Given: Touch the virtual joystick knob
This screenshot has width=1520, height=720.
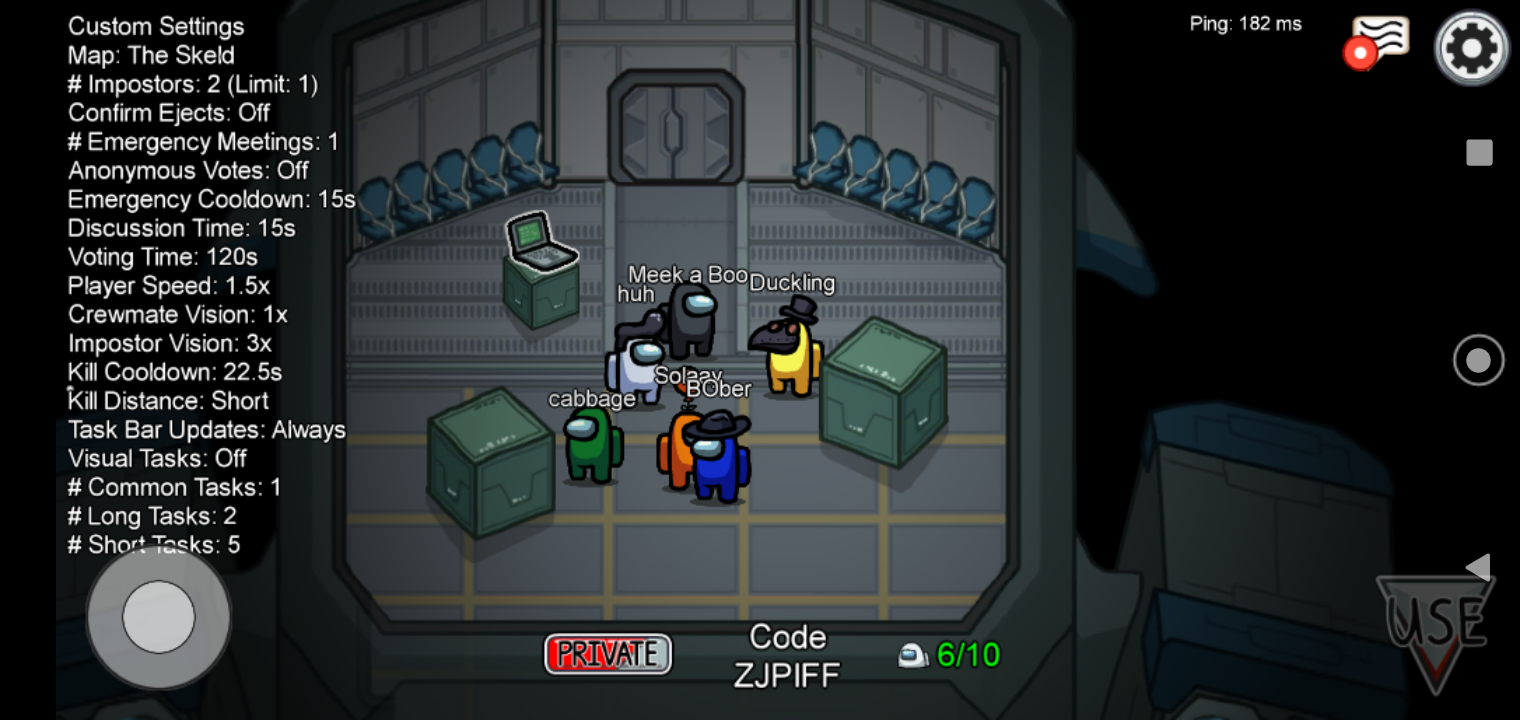Looking at the screenshot, I should click(x=158, y=617).
